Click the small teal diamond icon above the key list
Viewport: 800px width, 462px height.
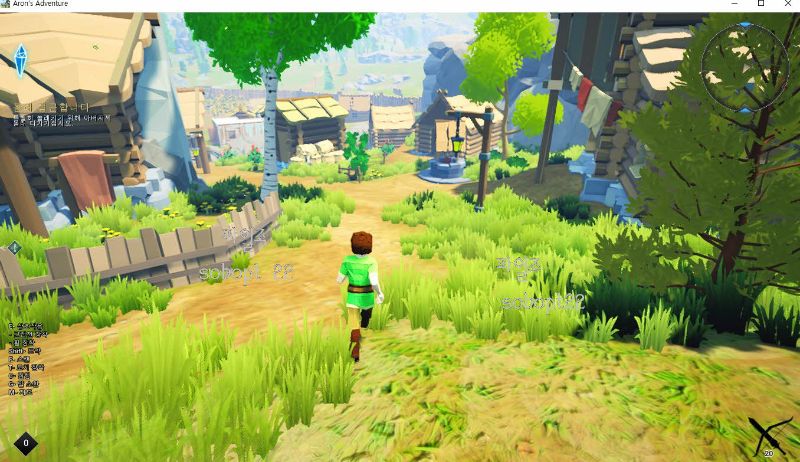15,247
